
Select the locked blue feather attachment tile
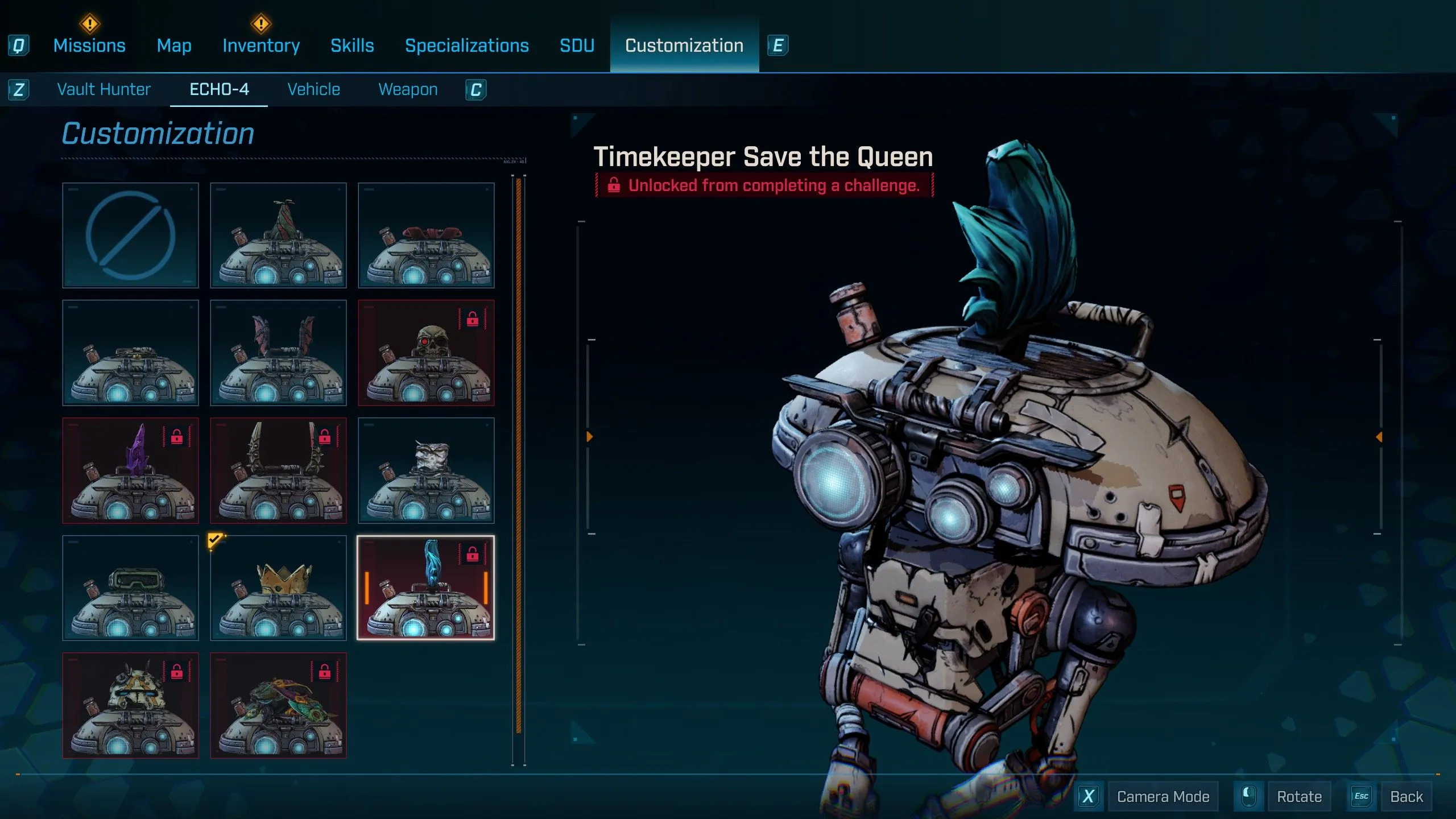pos(426,588)
